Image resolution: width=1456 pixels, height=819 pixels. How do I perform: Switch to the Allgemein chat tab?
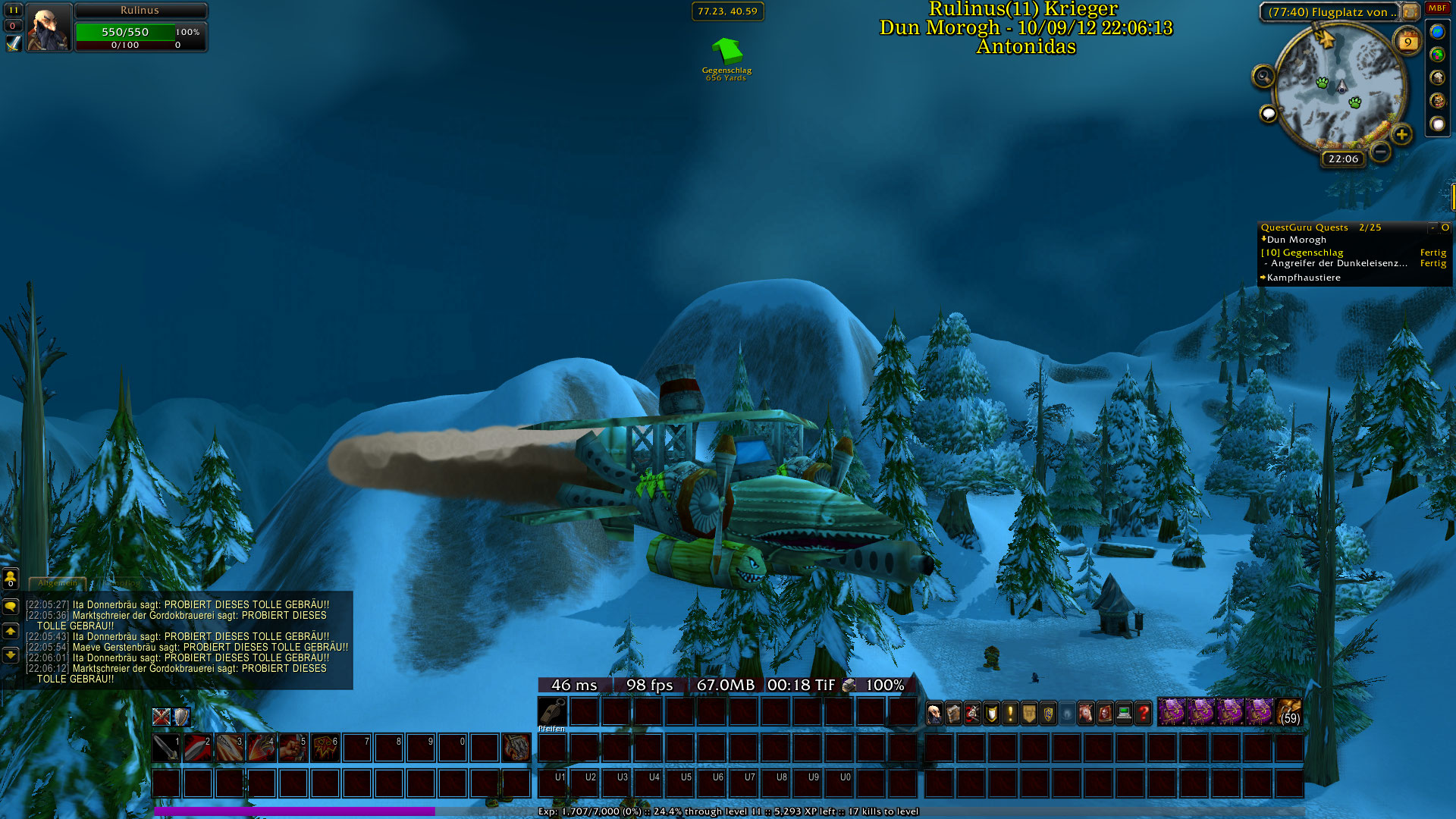point(58,583)
